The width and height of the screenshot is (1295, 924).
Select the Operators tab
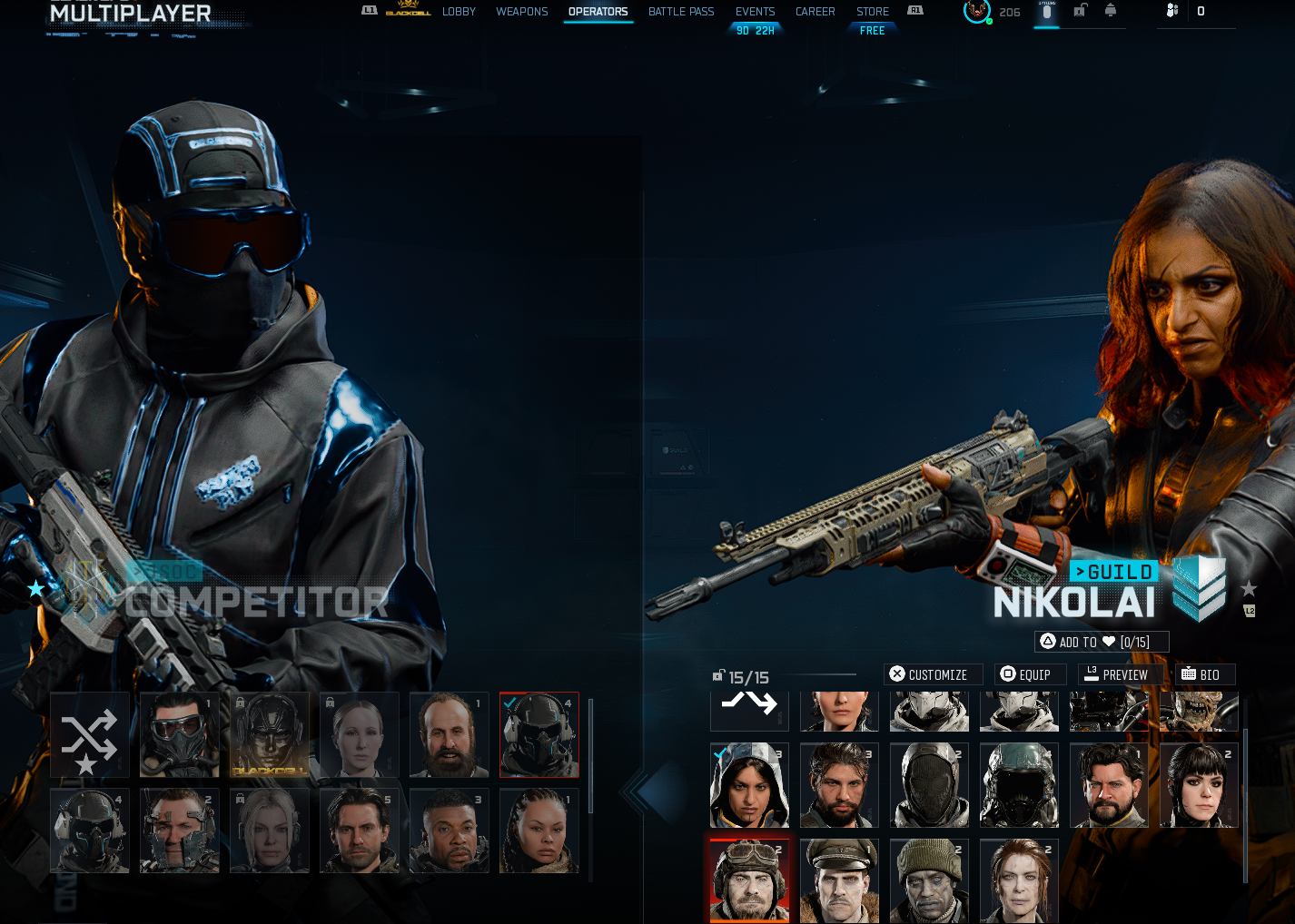point(598,12)
